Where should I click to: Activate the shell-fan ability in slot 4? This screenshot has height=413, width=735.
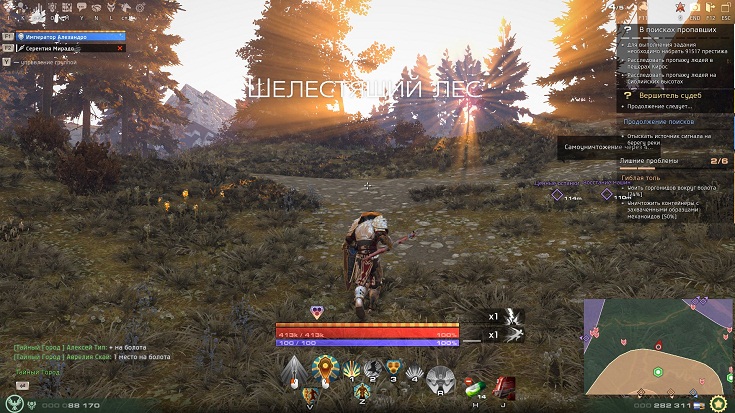coord(415,372)
